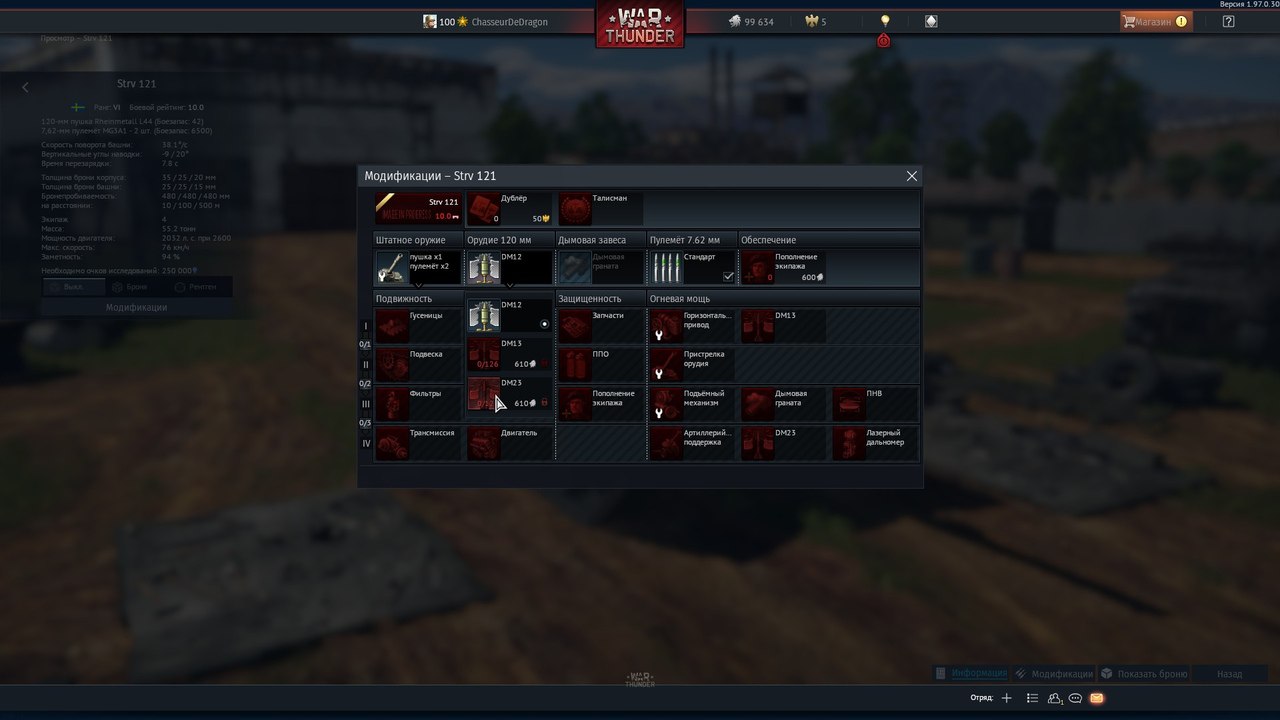1280x720 pixels.
Task: Pick the Фильтры modification
Action: (x=418, y=404)
